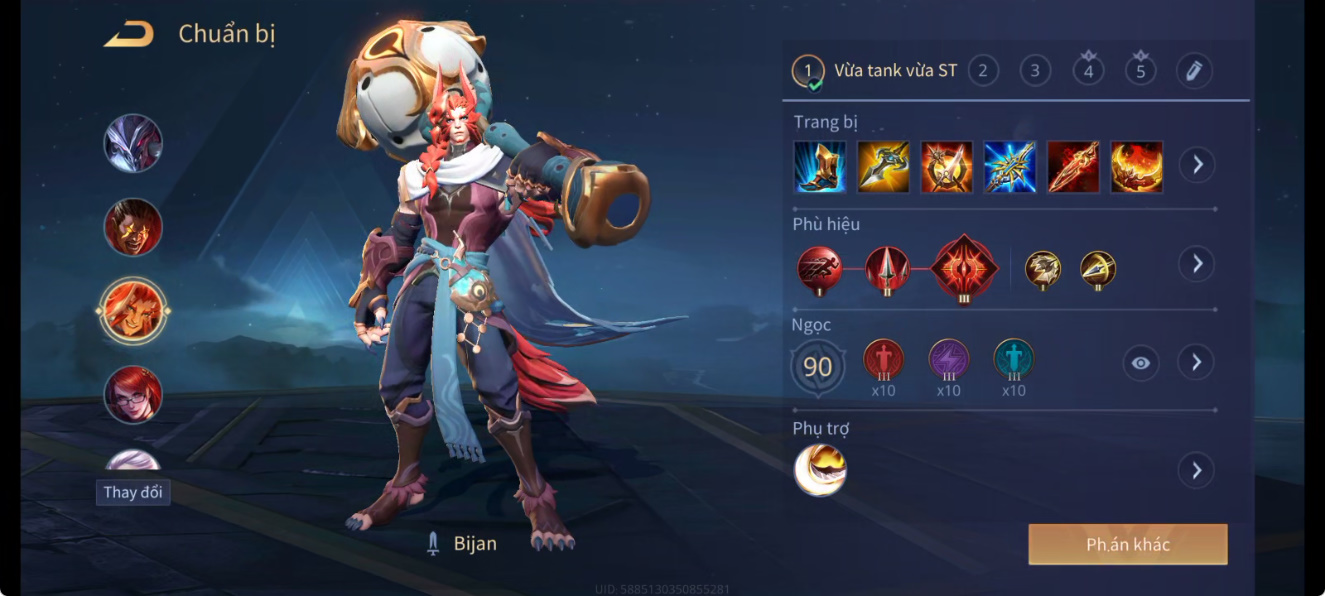This screenshot has height=596, width=1325.
Task: Choose the red-haired glasses hero portrait
Action: 133,394
